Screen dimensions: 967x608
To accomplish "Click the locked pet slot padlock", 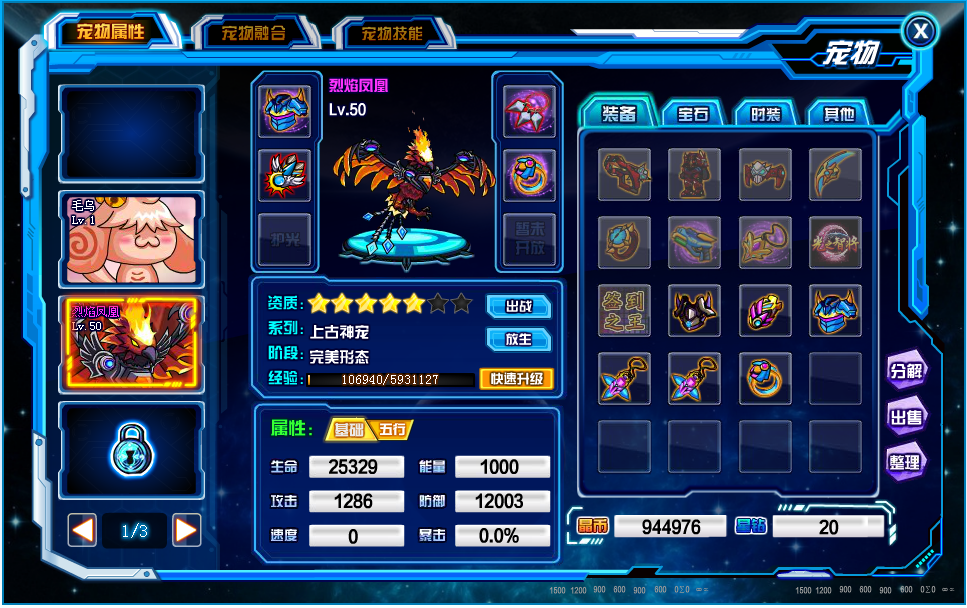I will pos(131,452).
